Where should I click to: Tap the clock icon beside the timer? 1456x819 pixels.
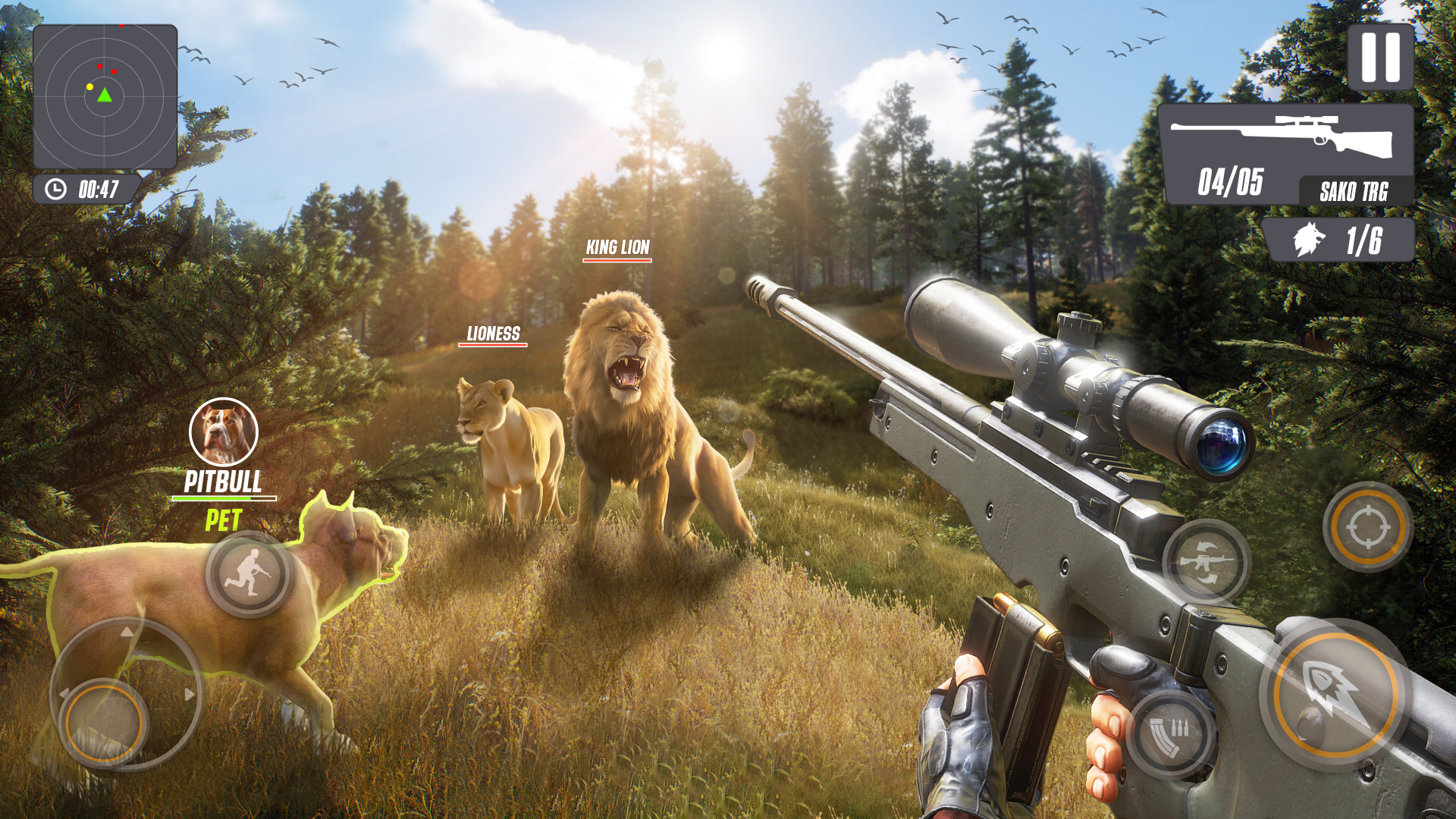55,190
